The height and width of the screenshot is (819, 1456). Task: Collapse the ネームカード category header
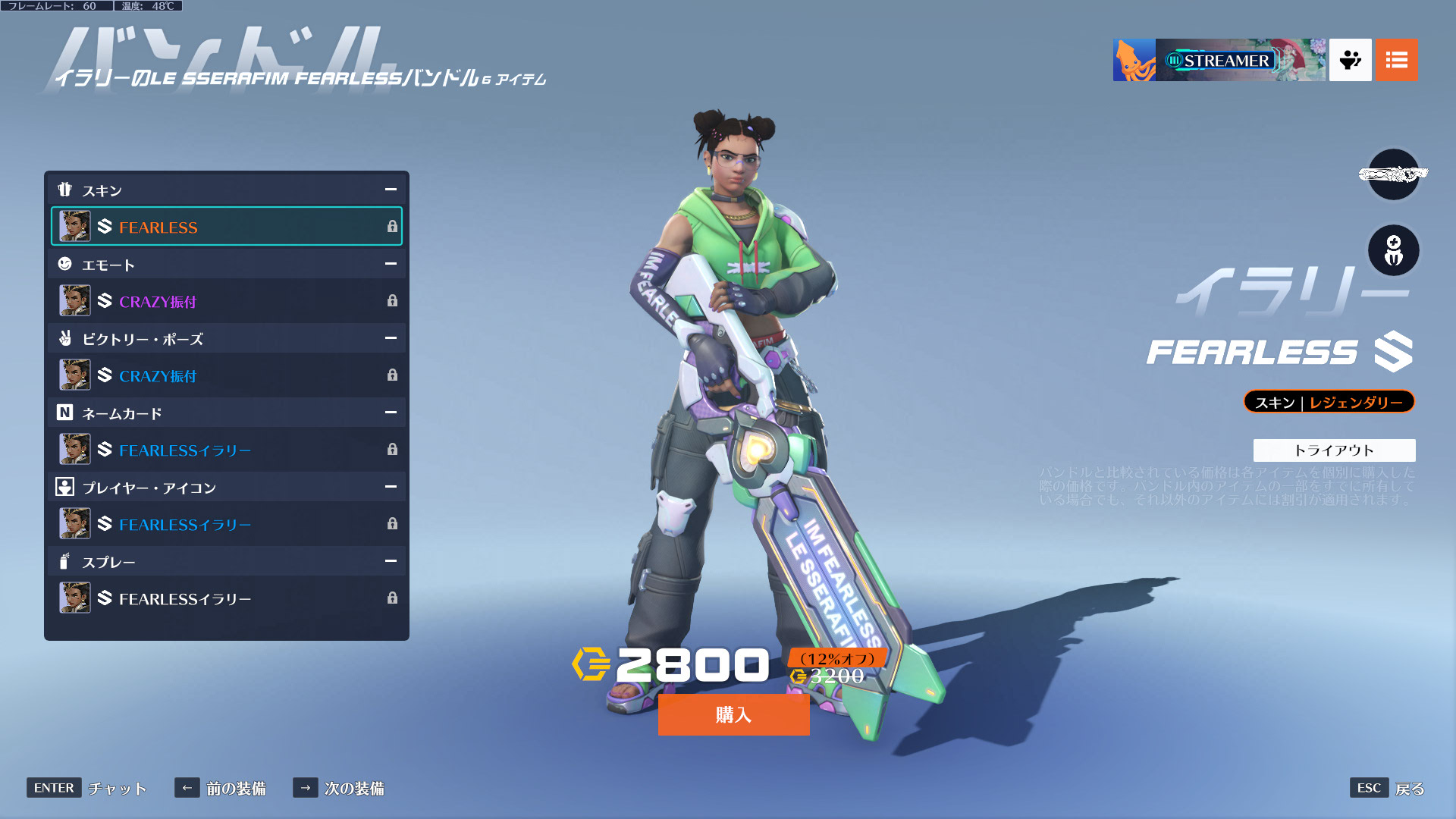tap(391, 413)
